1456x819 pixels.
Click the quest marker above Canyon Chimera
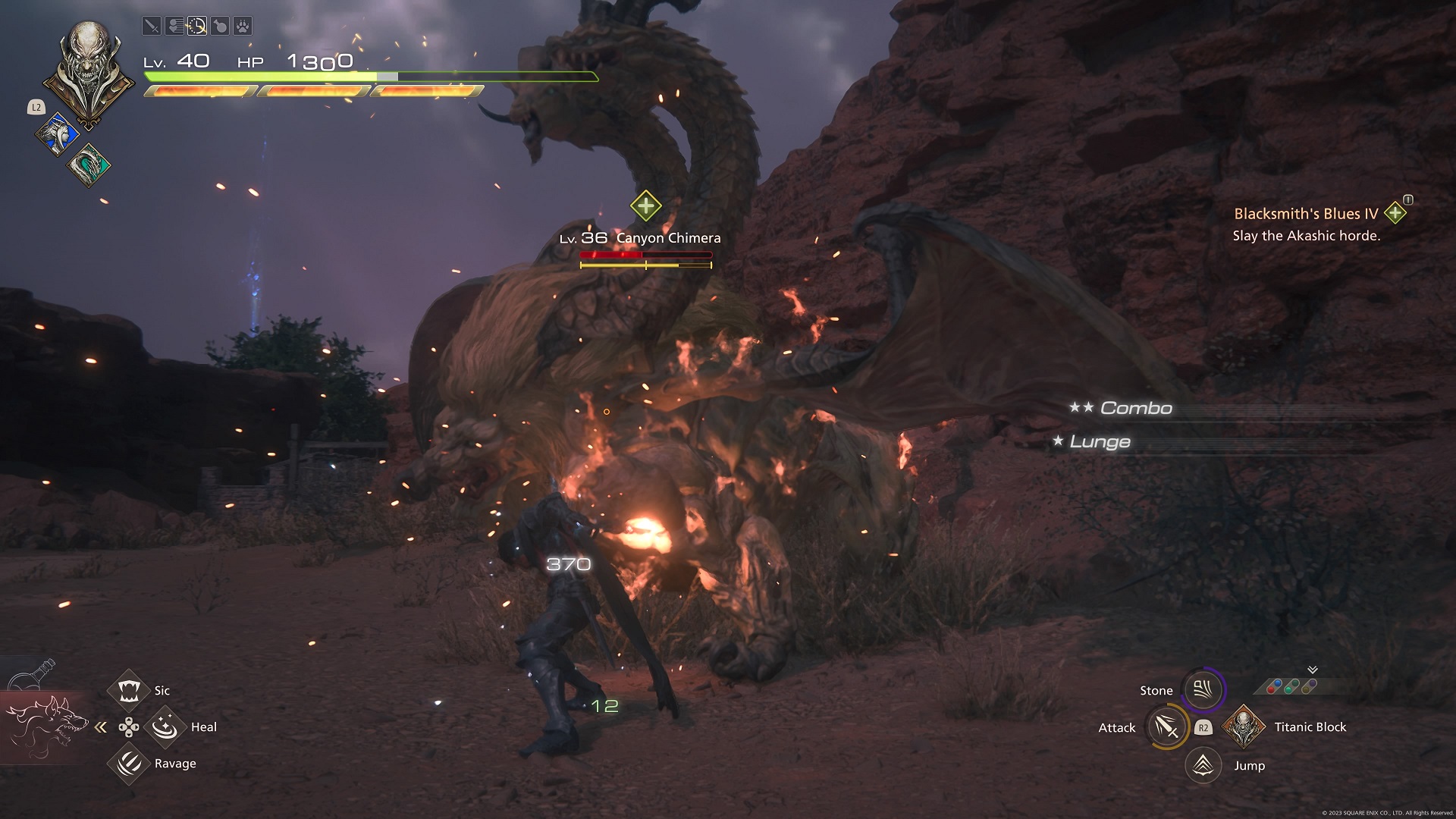(645, 206)
